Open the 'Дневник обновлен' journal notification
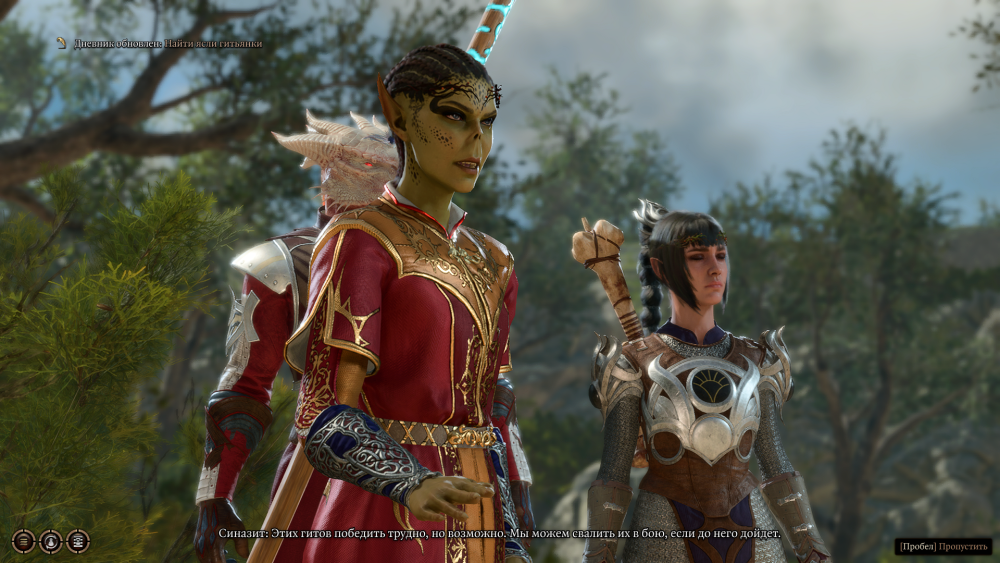This screenshot has height=563, width=1000. [158, 43]
